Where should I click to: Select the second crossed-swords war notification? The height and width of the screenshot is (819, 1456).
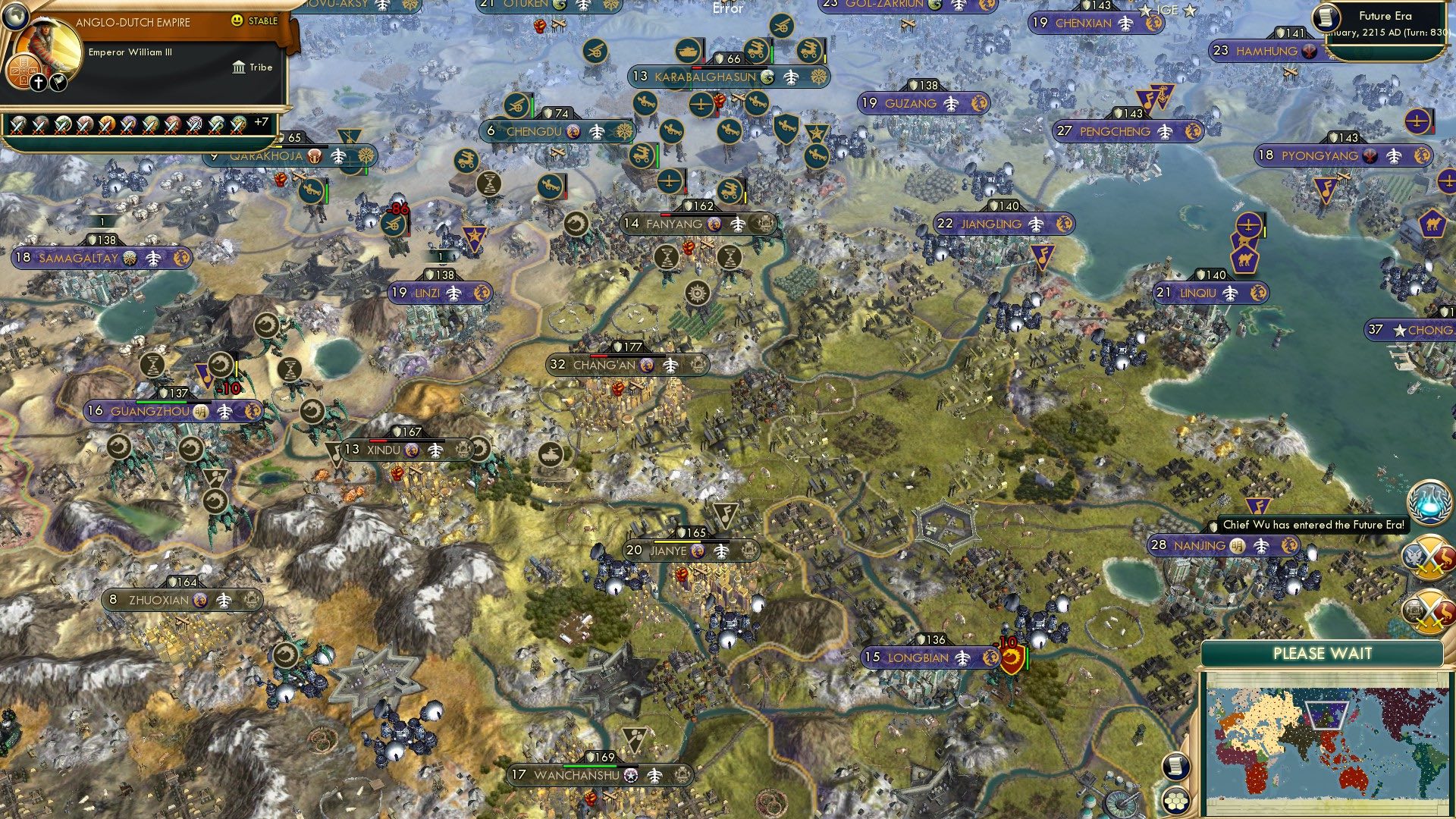1430,608
